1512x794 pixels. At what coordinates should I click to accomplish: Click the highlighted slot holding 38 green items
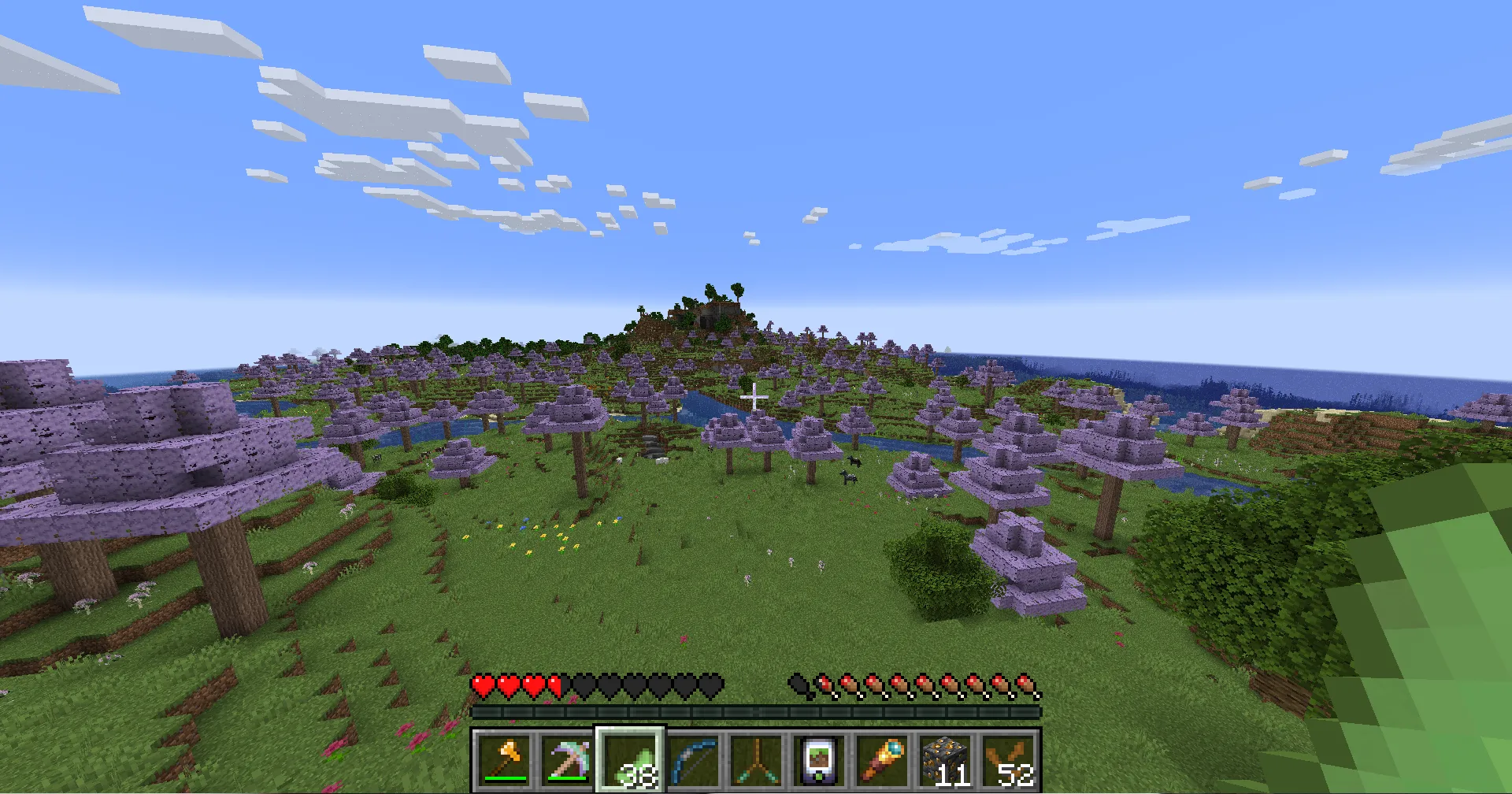coord(630,760)
